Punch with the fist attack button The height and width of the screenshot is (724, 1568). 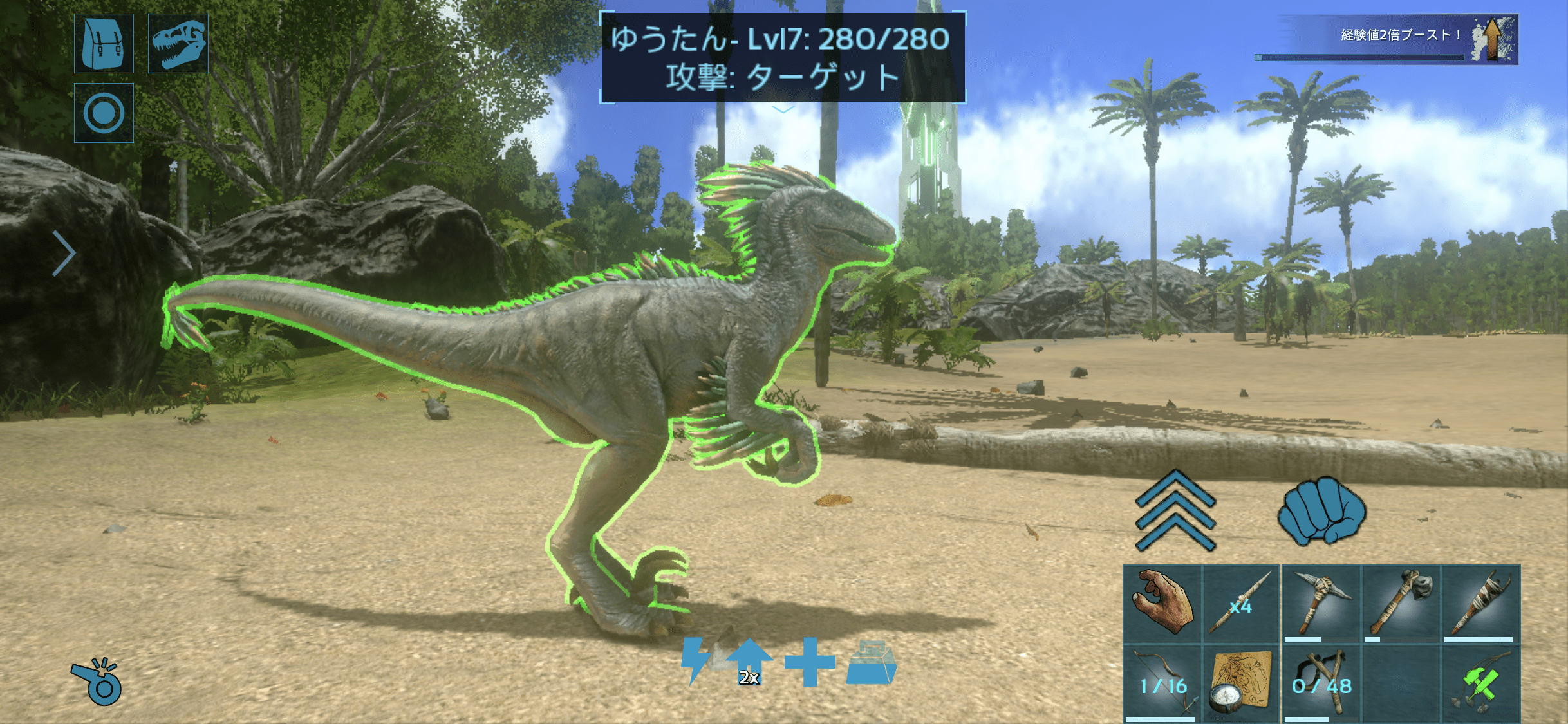coord(1321,511)
